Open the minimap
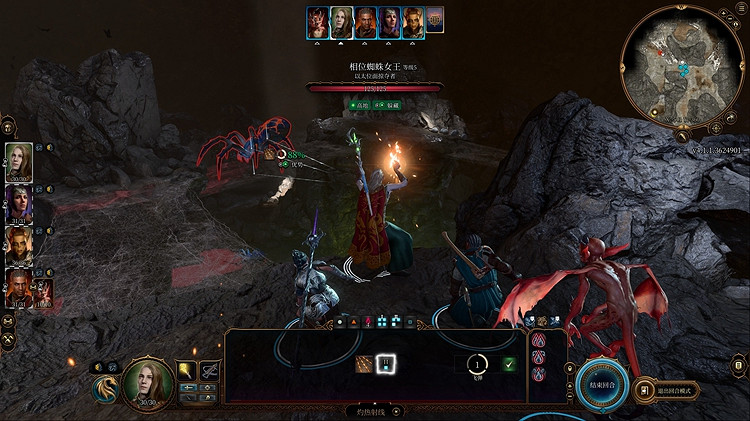Image resolution: width=750 pixels, height=421 pixels. tap(683, 68)
